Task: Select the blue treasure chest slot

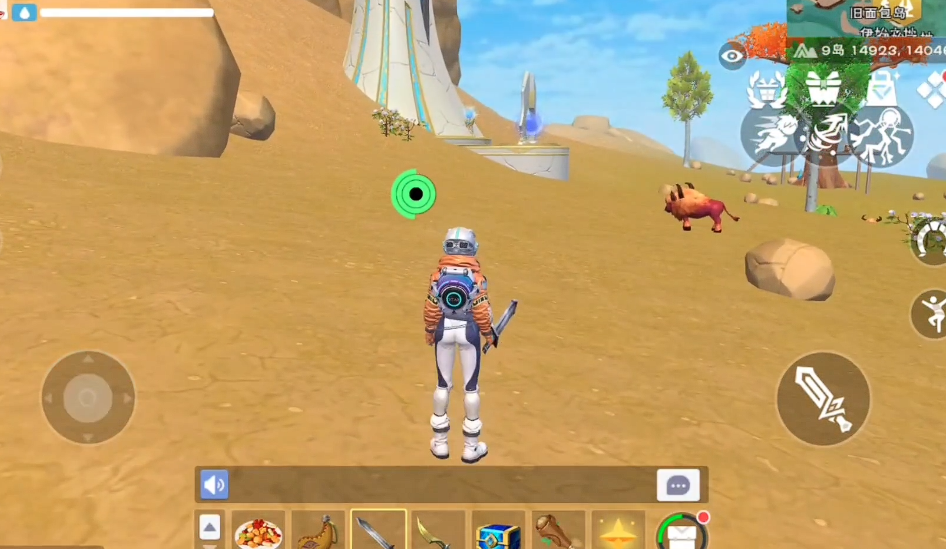Action: pyautogui.click(x=498, y=531)
